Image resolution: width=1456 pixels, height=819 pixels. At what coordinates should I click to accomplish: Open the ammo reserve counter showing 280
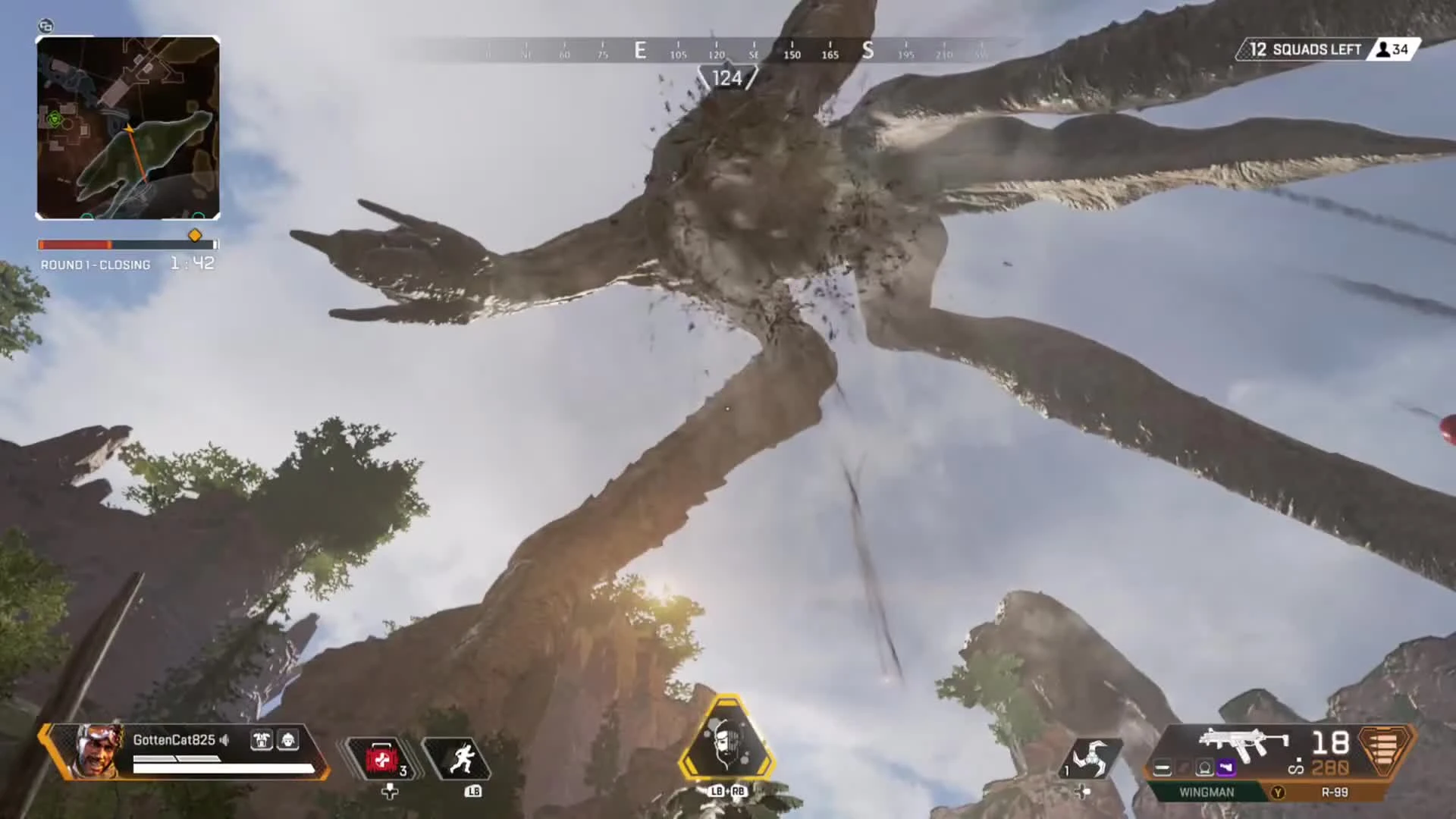(1329, 767)
